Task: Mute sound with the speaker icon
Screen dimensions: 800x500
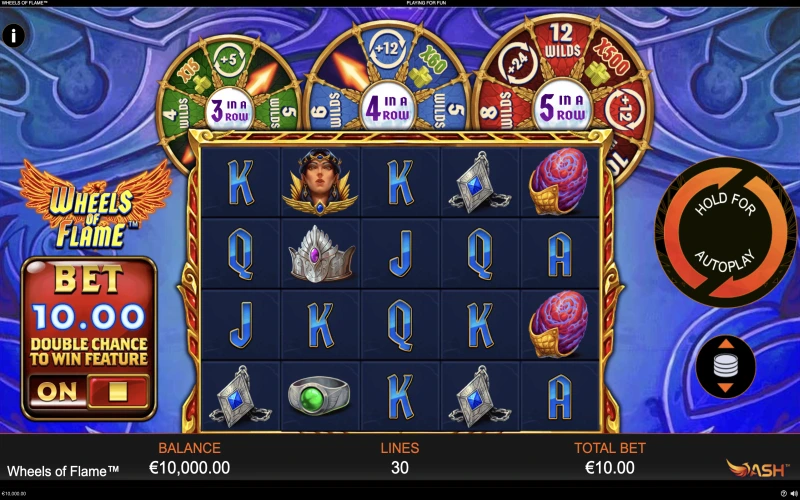Action: point(793,494)
